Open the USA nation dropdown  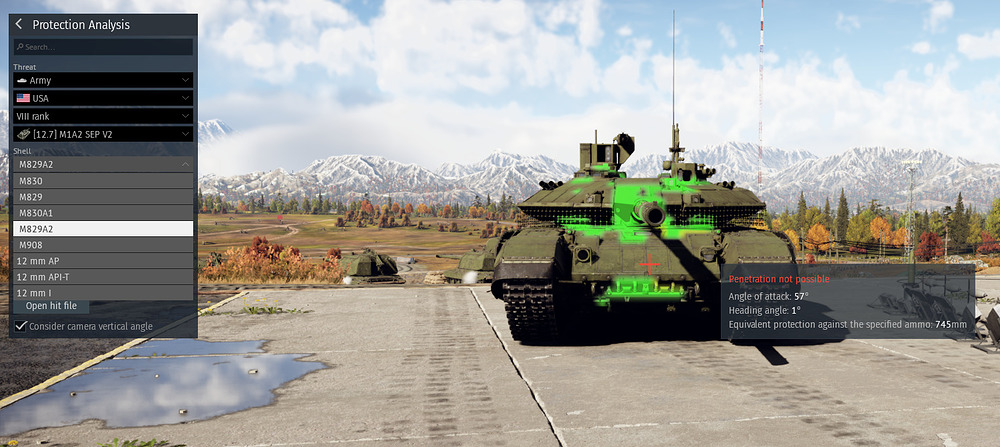103,98
